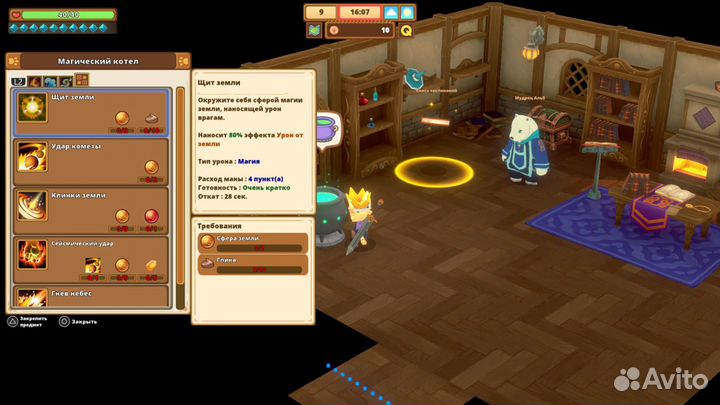Open the wind swirl magic tab
The width and height of the screenshot is (720, 405).
(x=66, y=80)
